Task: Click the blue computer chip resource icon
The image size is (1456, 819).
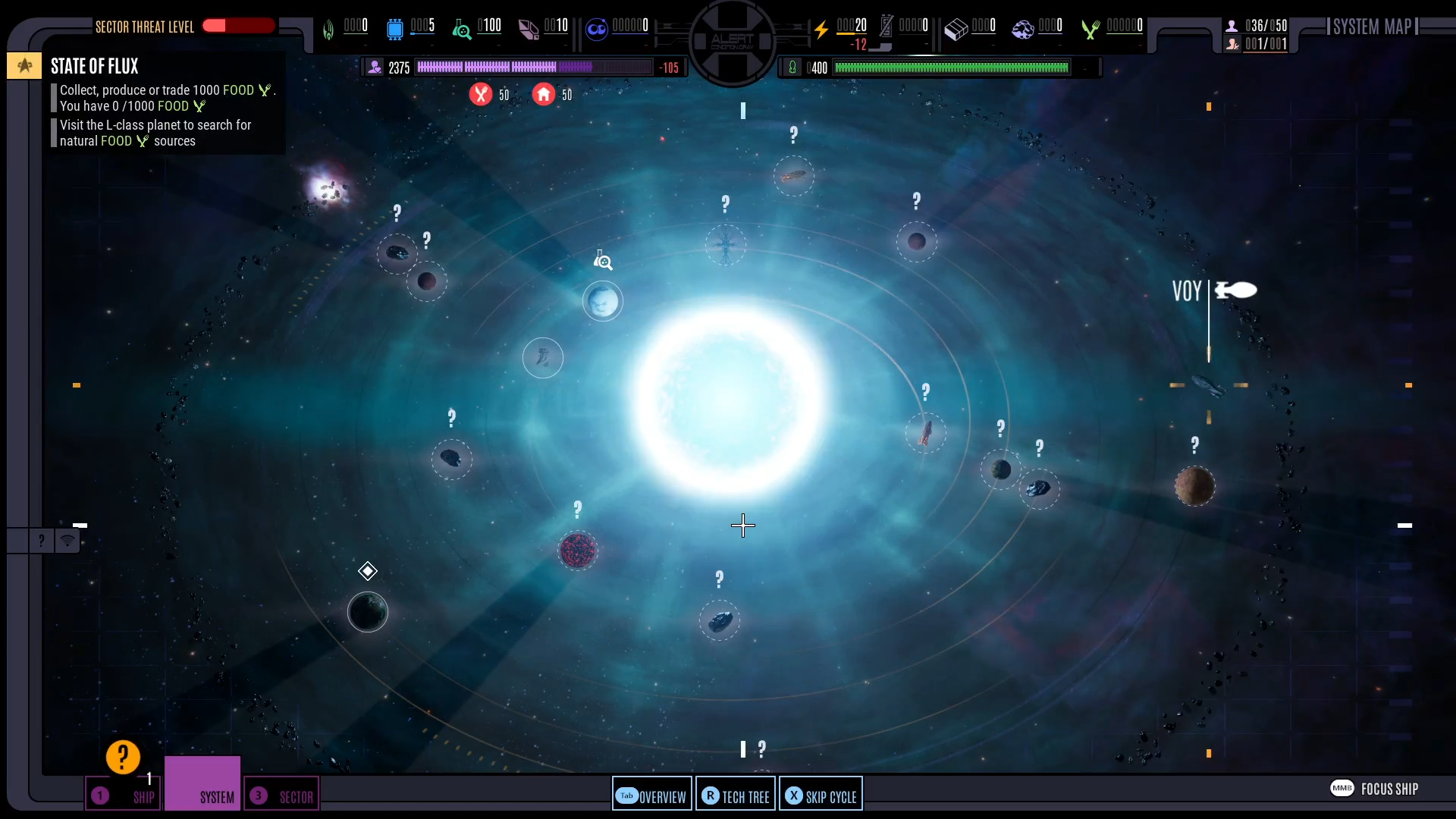Action: pos(395,30)
